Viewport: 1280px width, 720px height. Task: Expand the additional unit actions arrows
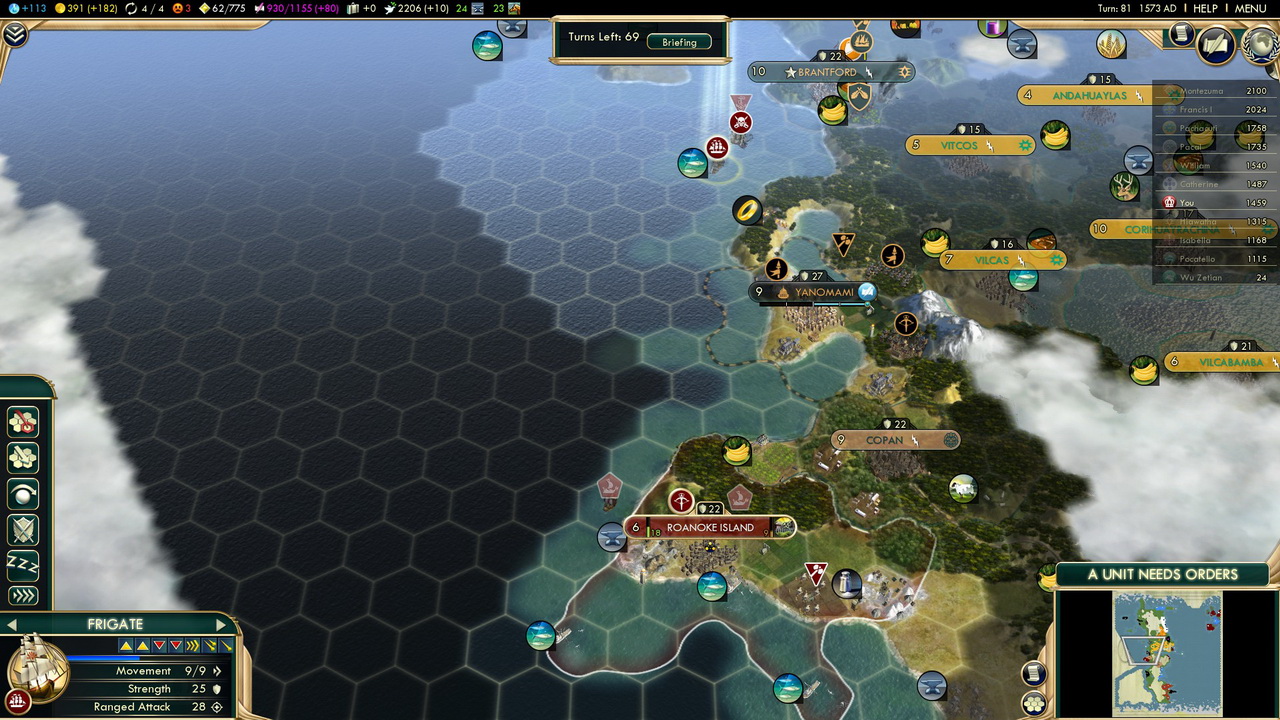click(23, 596)
